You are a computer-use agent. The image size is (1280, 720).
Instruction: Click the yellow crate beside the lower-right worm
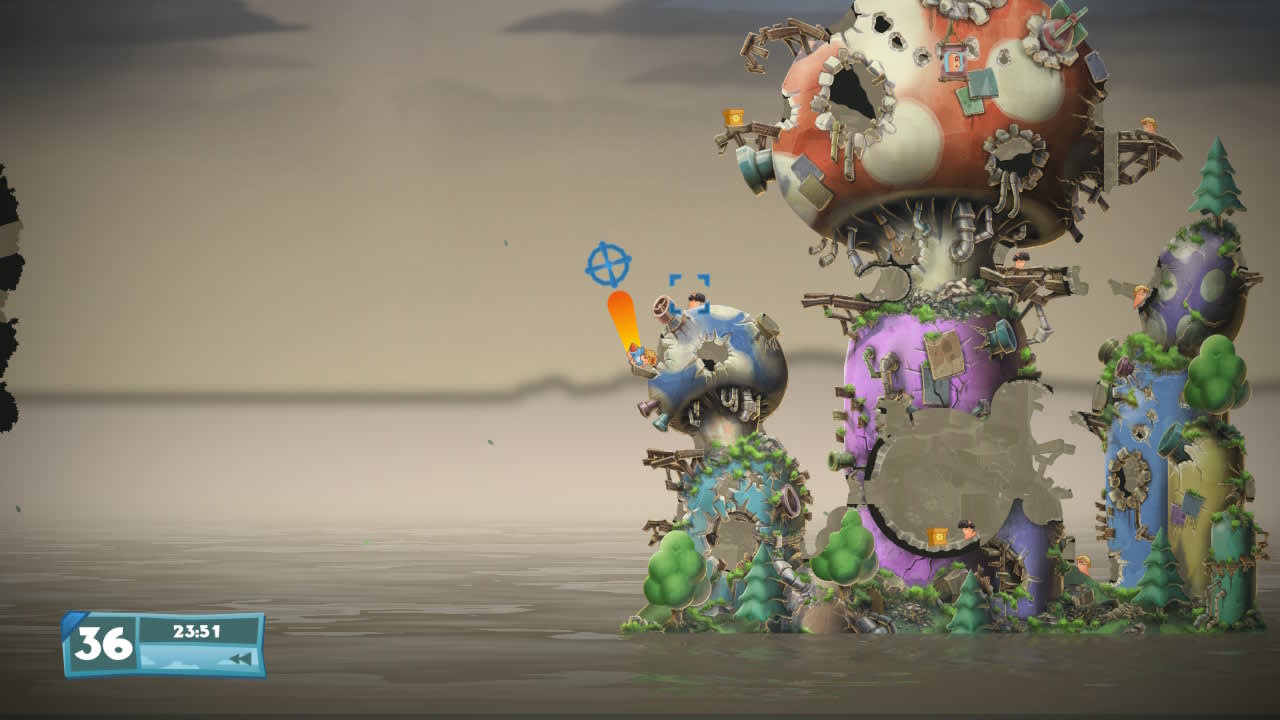(x=938, y=537)
